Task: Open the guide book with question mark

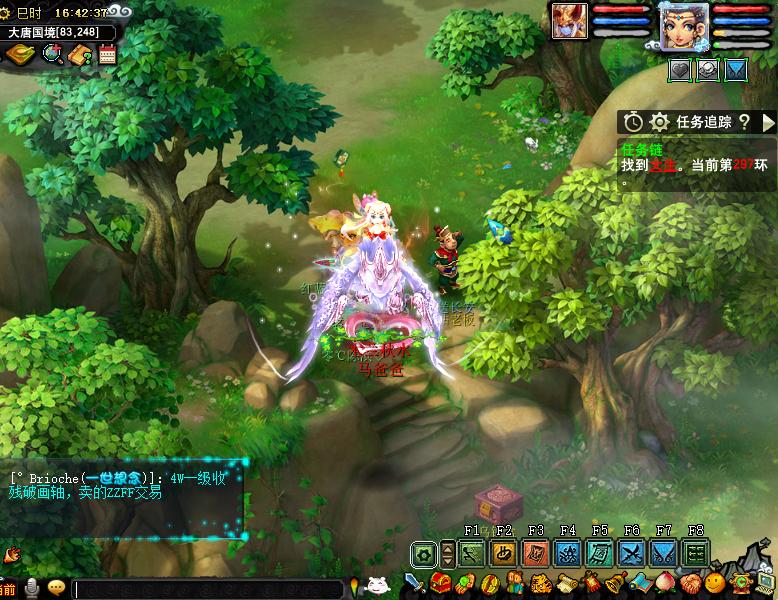Action: click(x=81, y=56)
